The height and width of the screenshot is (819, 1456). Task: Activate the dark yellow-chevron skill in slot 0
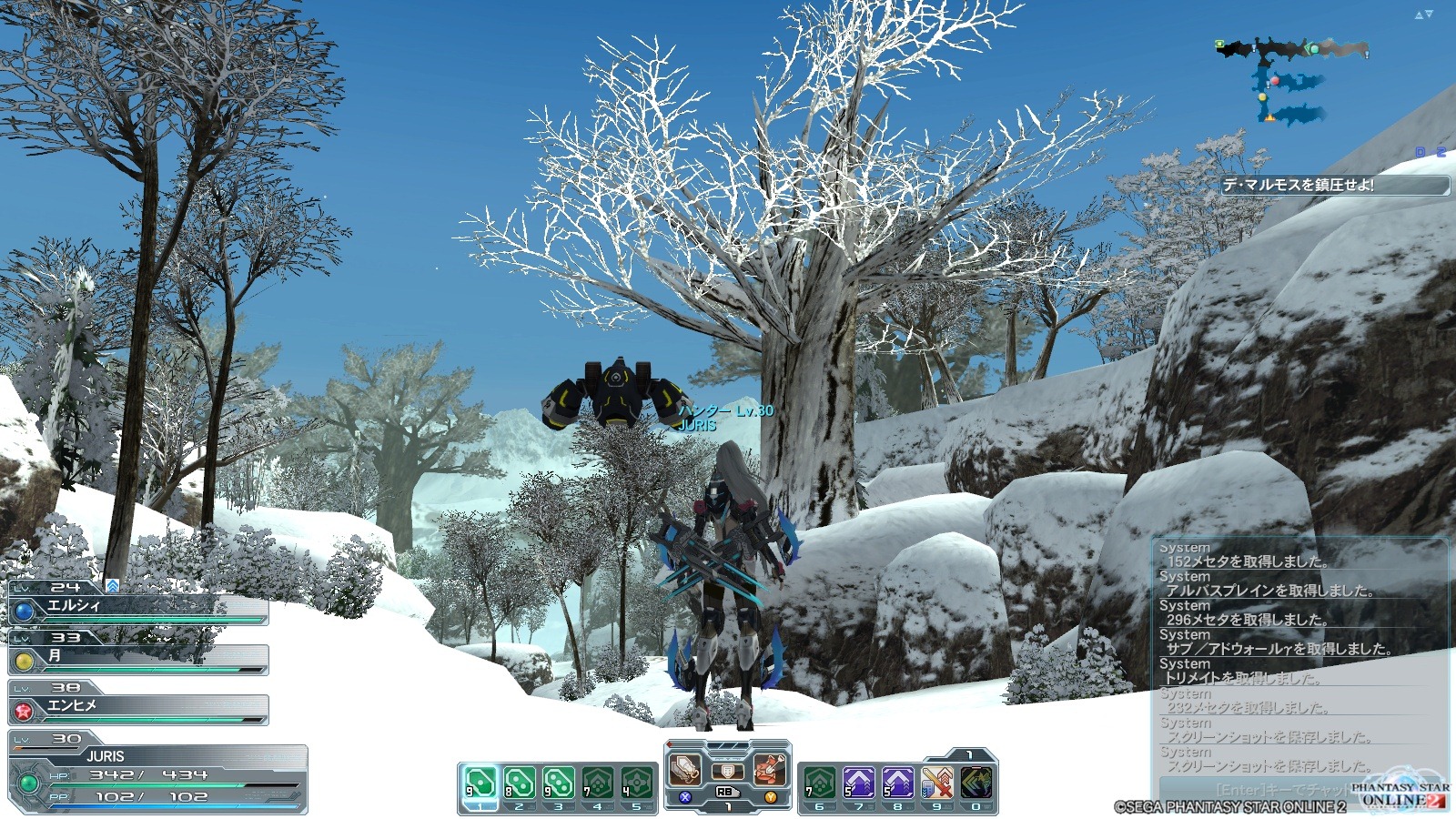click(x=976, y=783)
